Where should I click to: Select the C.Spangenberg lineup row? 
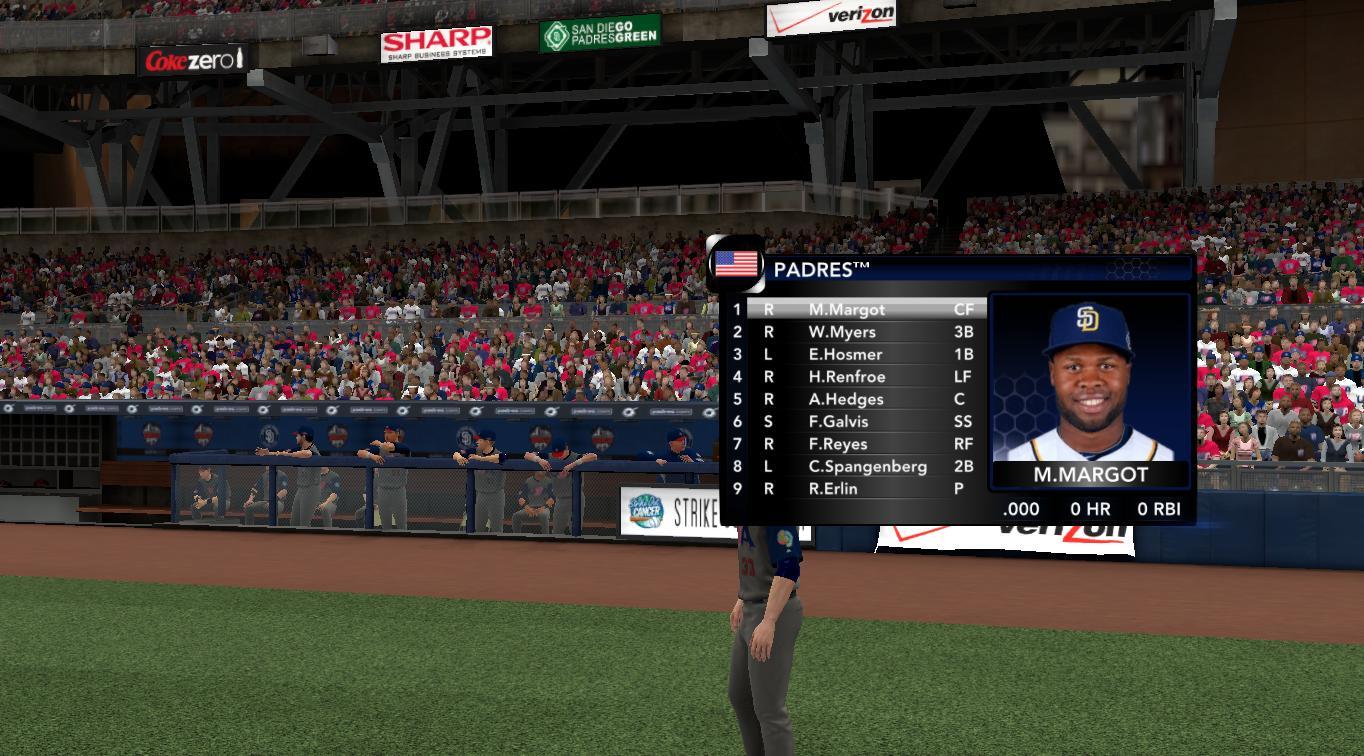pyautogui.click(x=867, y=467)
